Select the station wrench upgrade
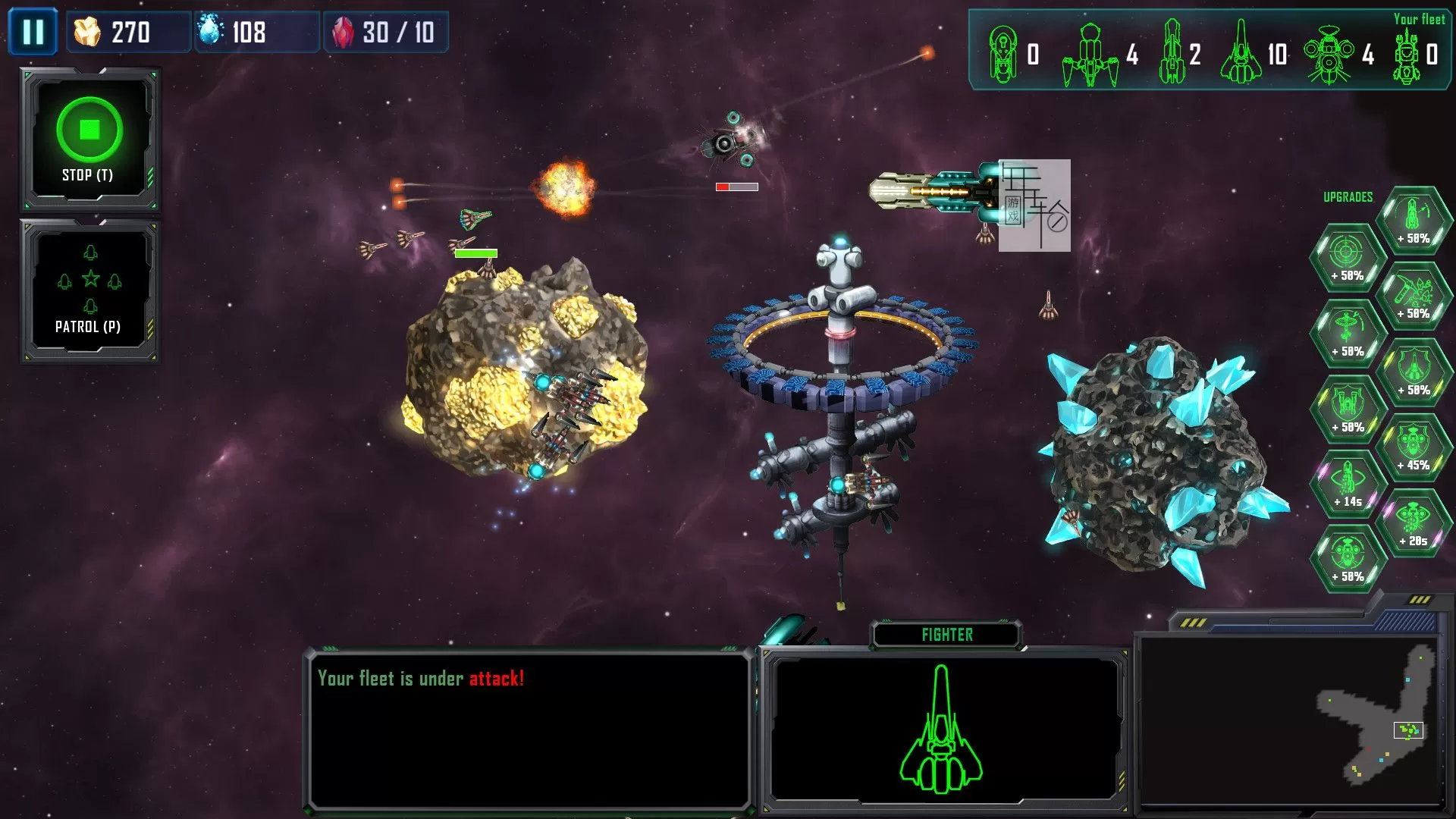This screenshot has width=1456, height=819. point(1348,334)
